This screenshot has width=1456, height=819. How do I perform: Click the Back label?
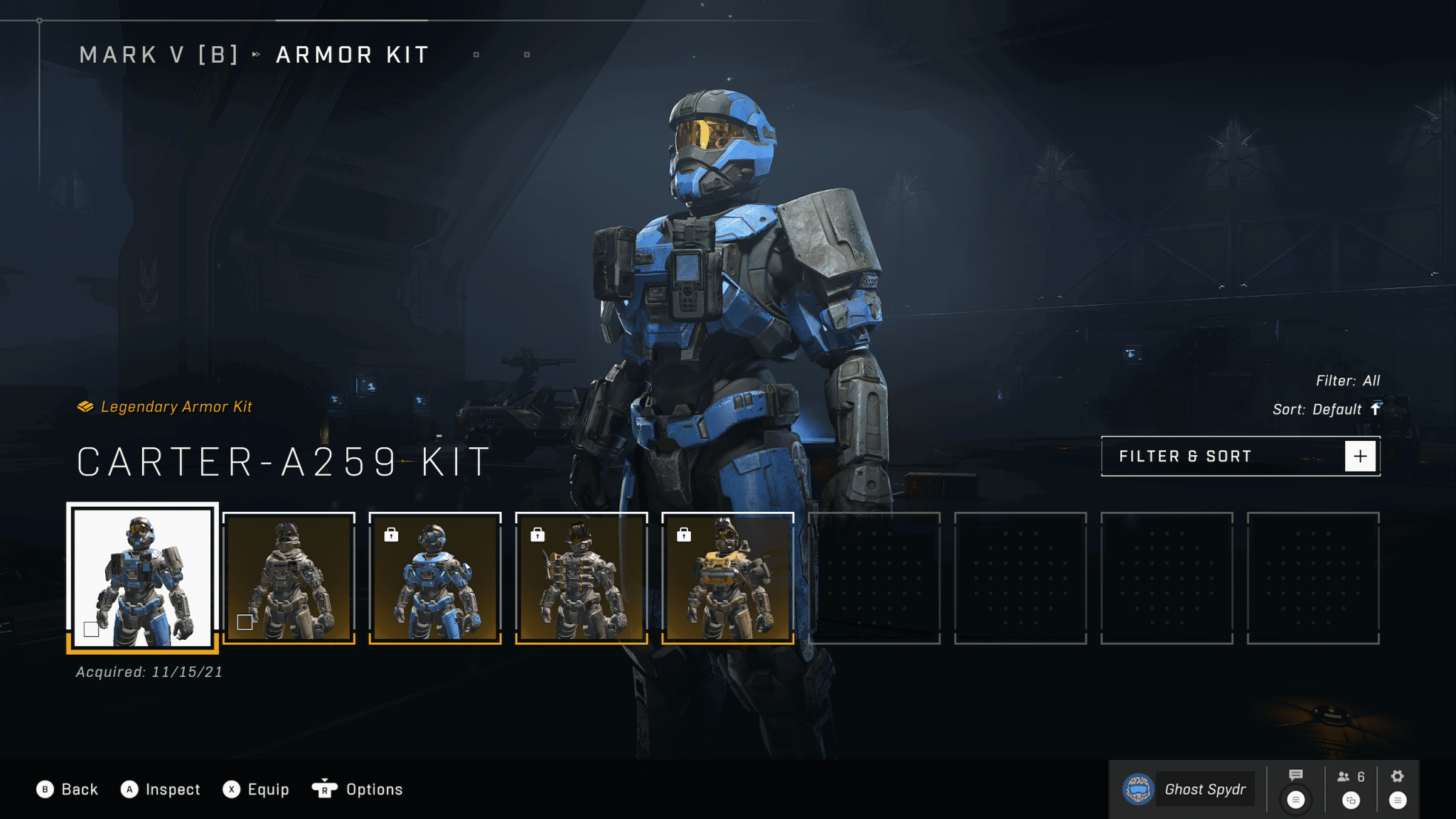point(79,789)
